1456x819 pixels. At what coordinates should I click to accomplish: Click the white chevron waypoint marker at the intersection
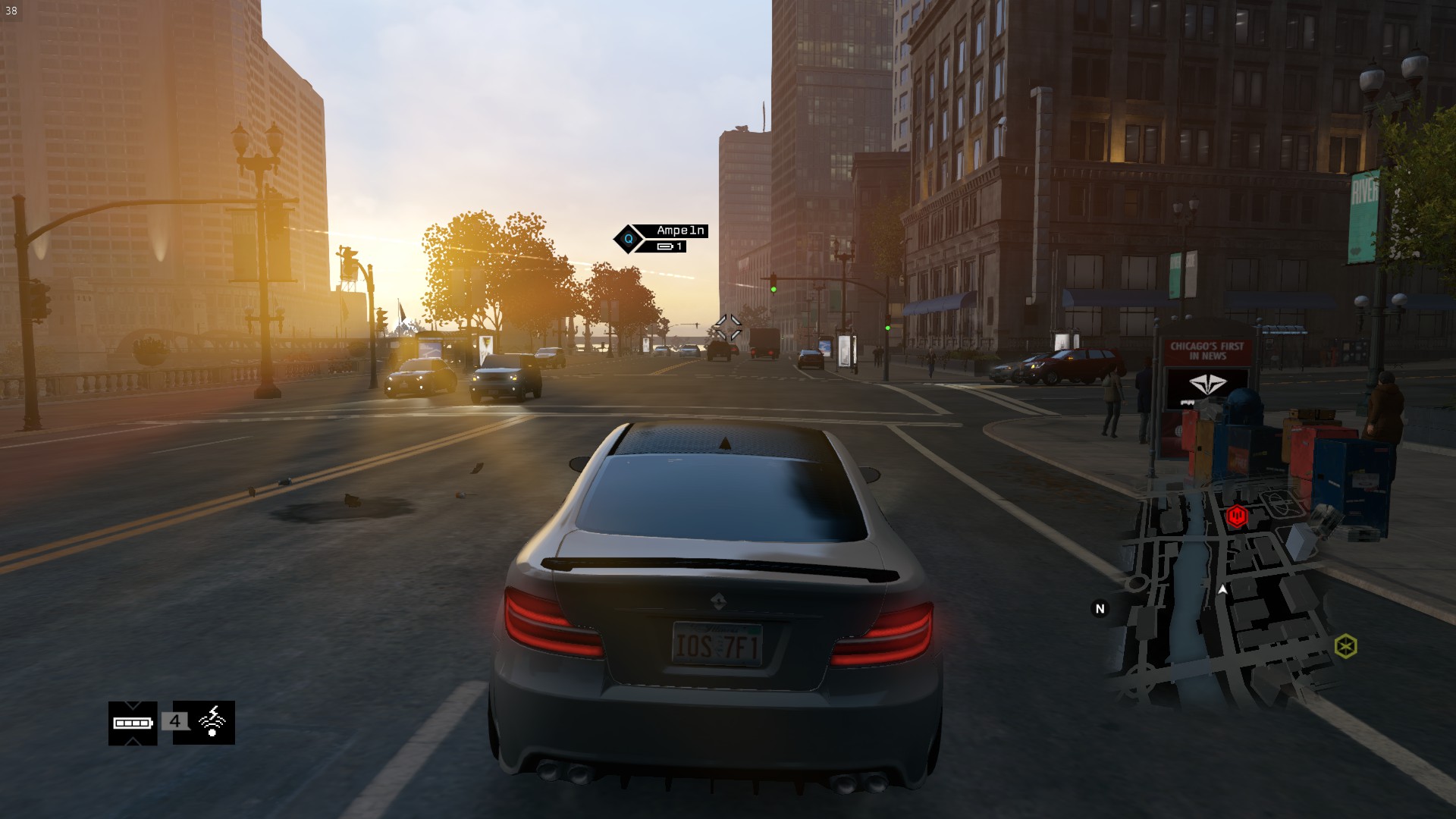pyautogui.click(x=729, y=325)
